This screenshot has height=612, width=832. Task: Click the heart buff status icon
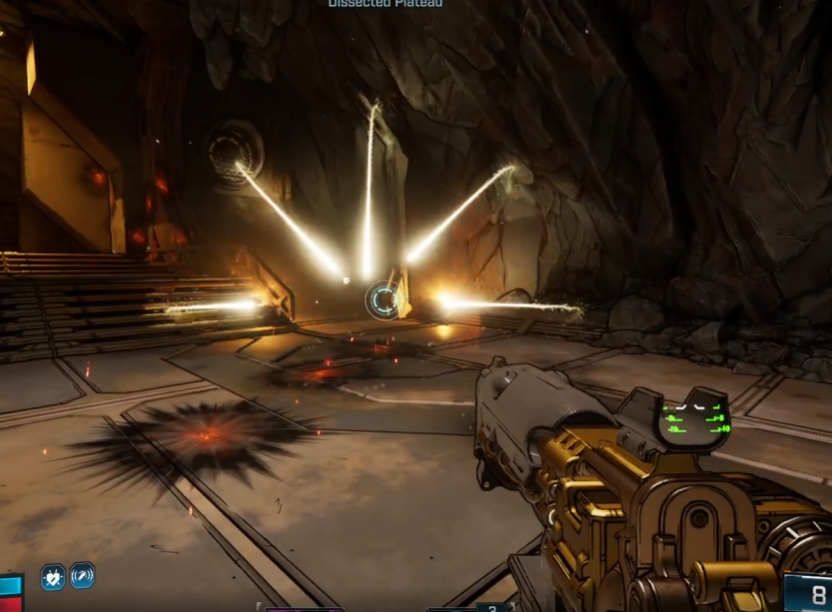coord(52,576)
